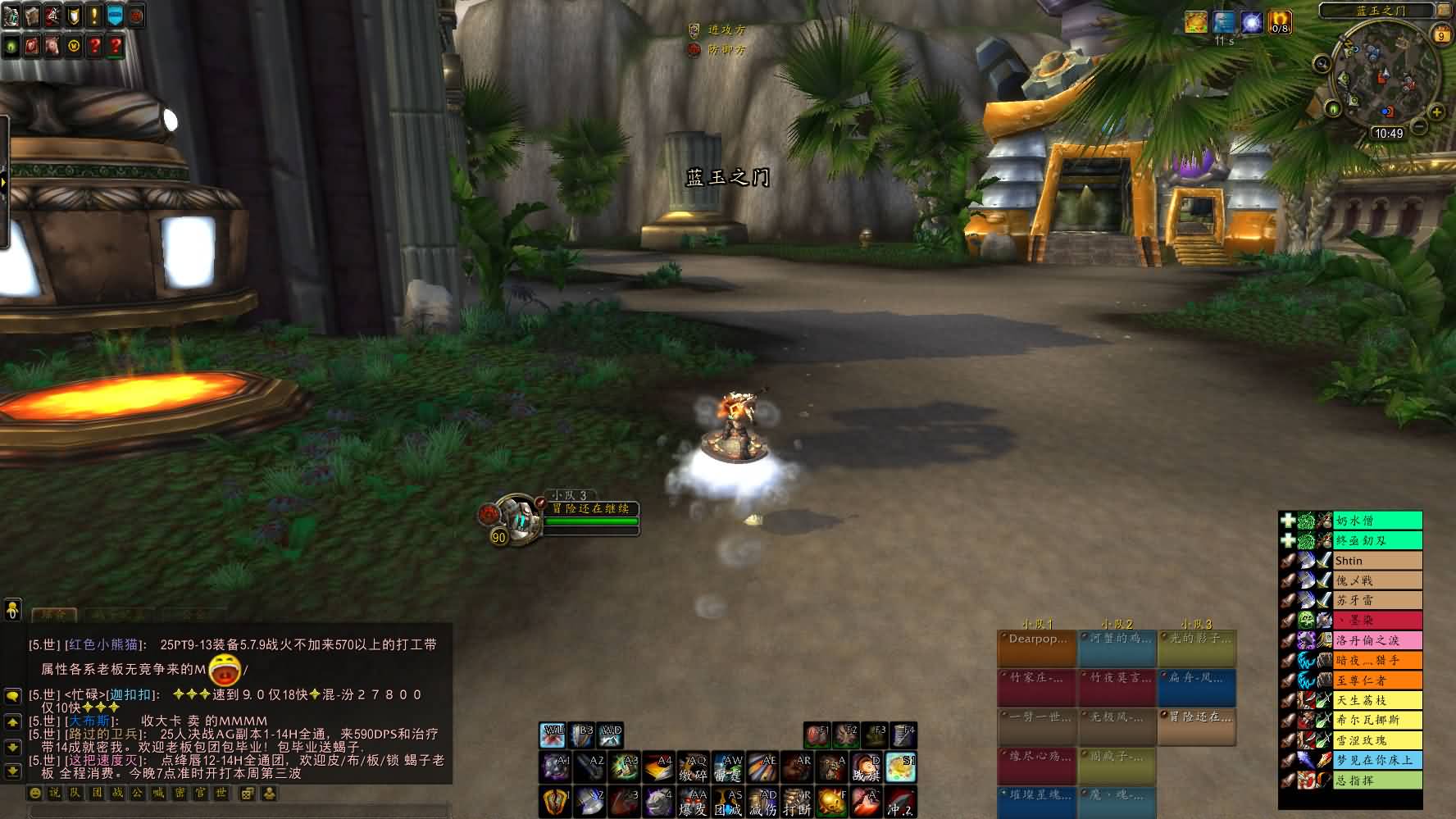Select 总指挥 in the raid list
Viewport: 1456px width, 819px height.
[1377, 780]
